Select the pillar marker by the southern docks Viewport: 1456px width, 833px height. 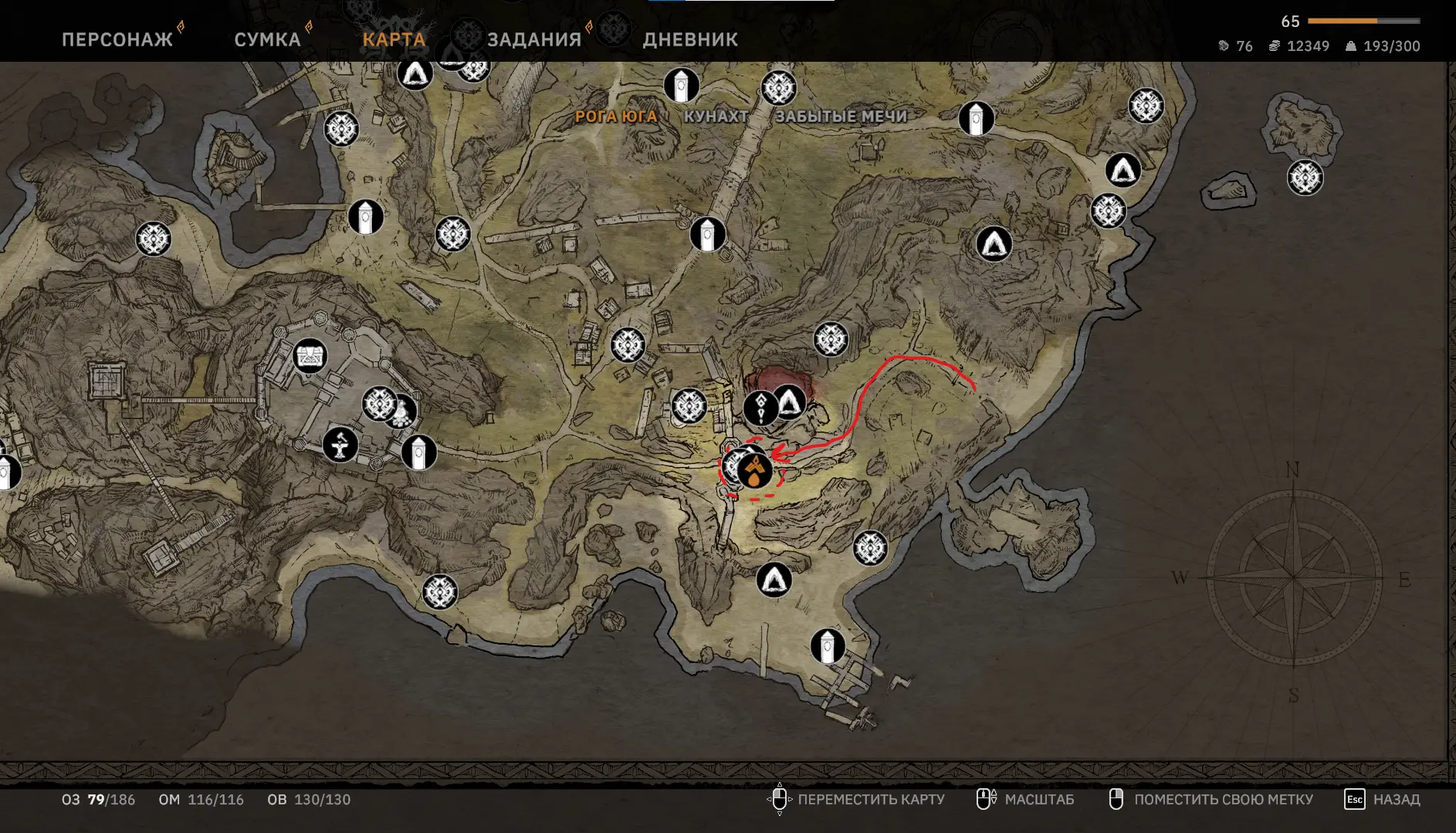[x=828, y=646]
